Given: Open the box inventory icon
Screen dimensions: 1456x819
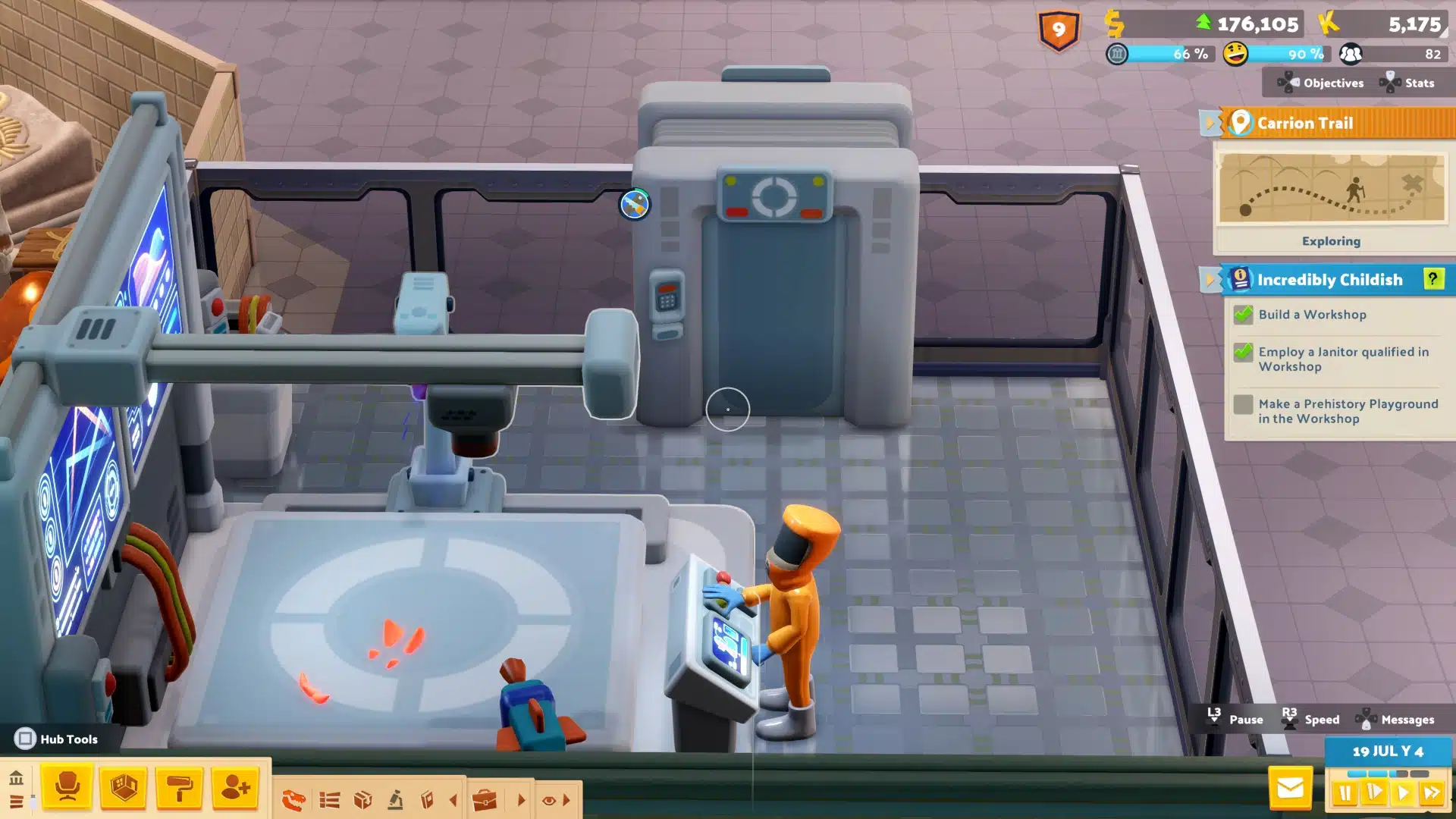Looking at the screenshot, I should point(362,800).
